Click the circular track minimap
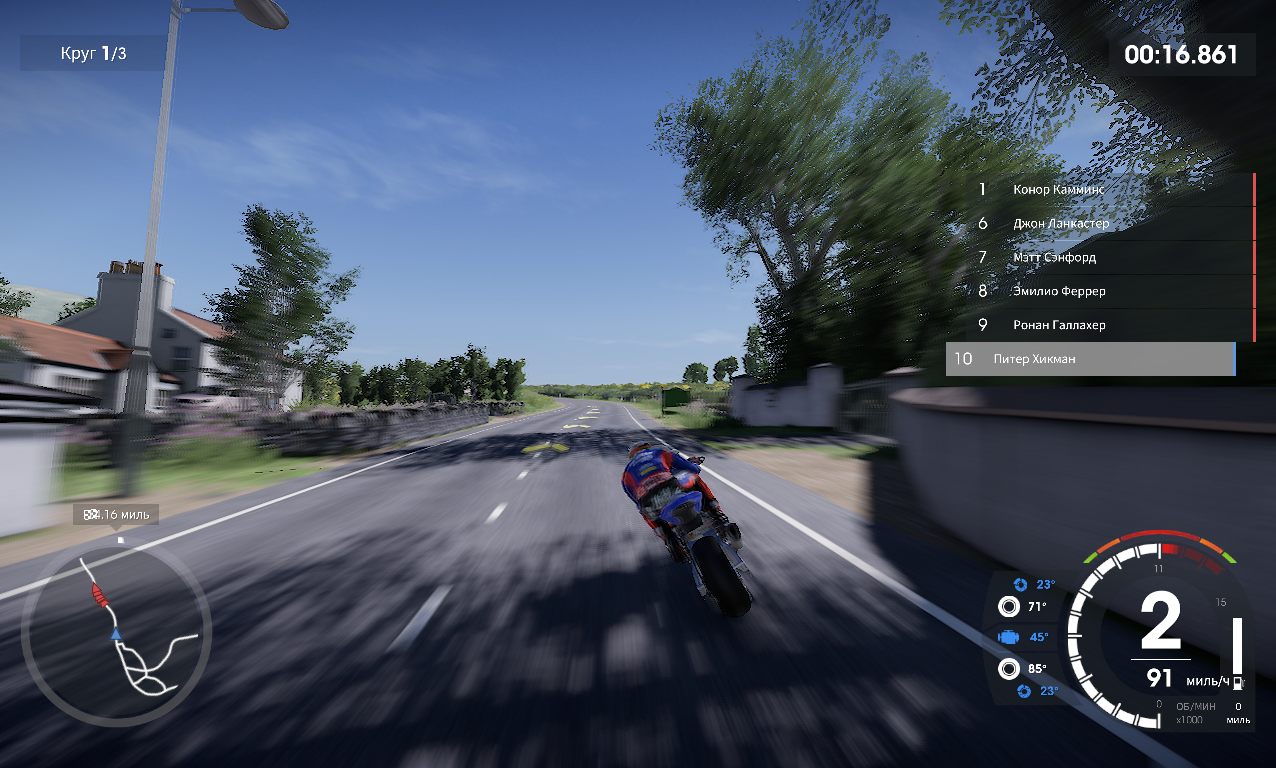 [116, 633]
